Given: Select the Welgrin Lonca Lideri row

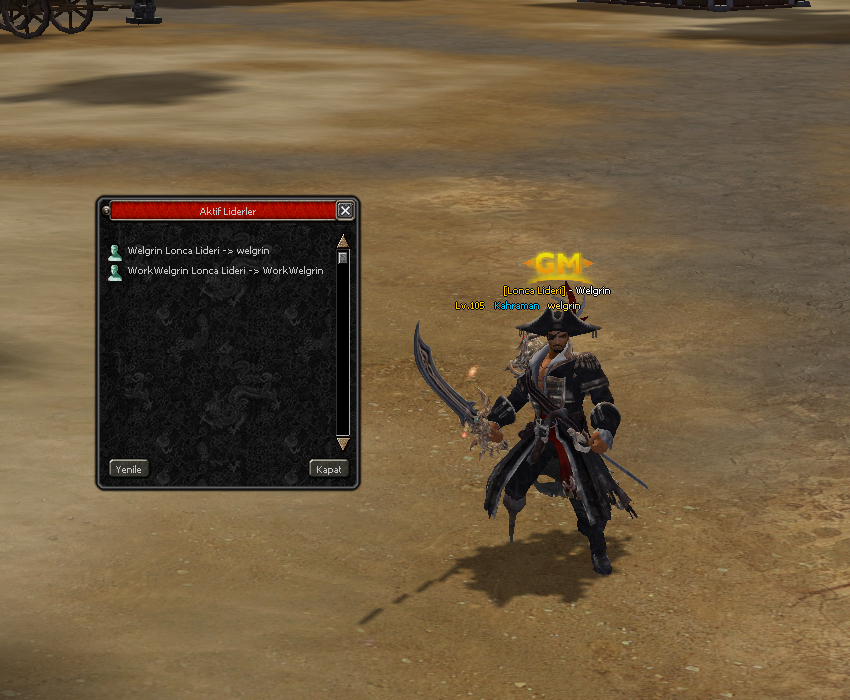Looking at the screenshot, I should [x=198, y=251].
